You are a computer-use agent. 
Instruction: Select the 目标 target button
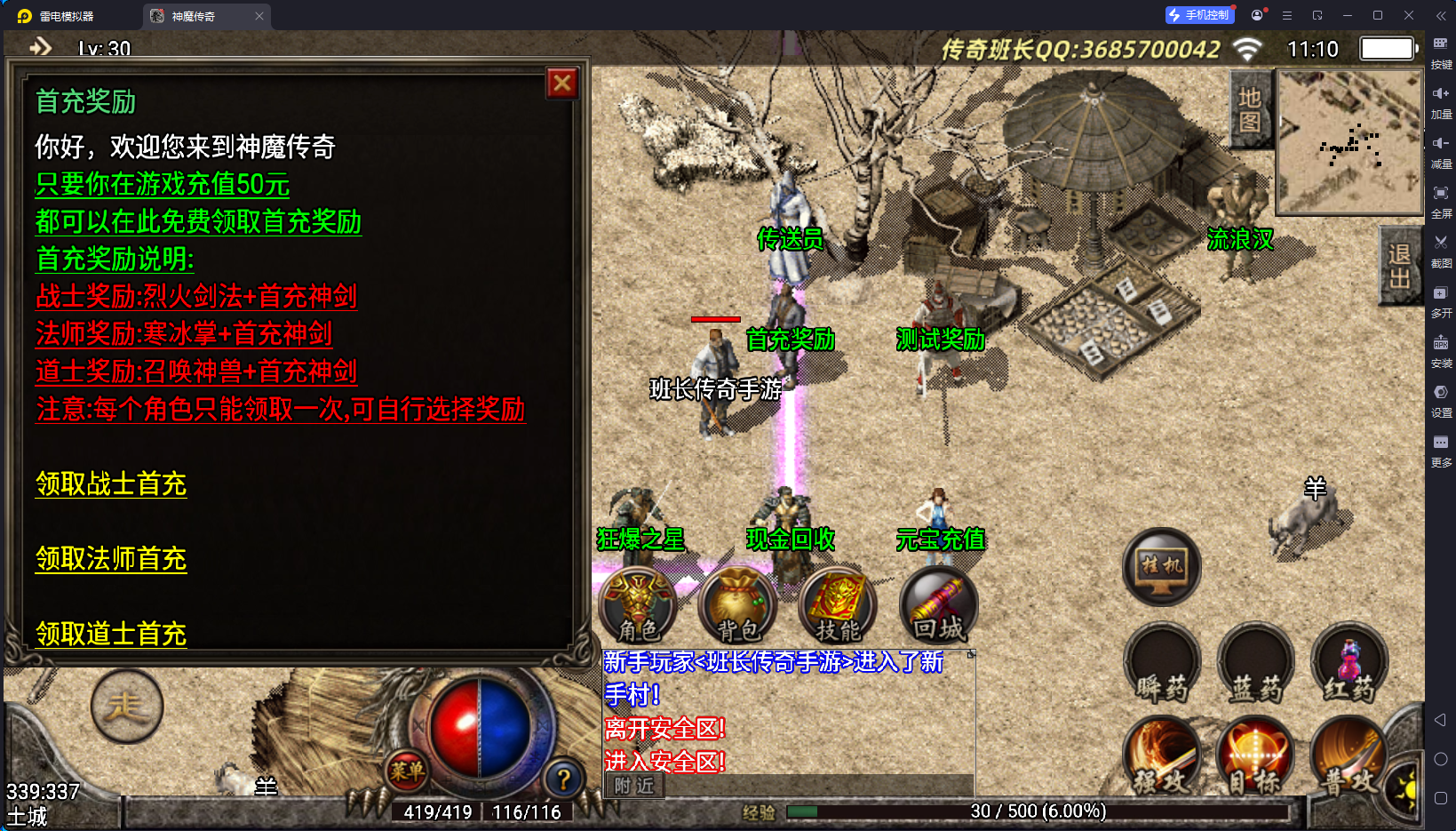1256,757
